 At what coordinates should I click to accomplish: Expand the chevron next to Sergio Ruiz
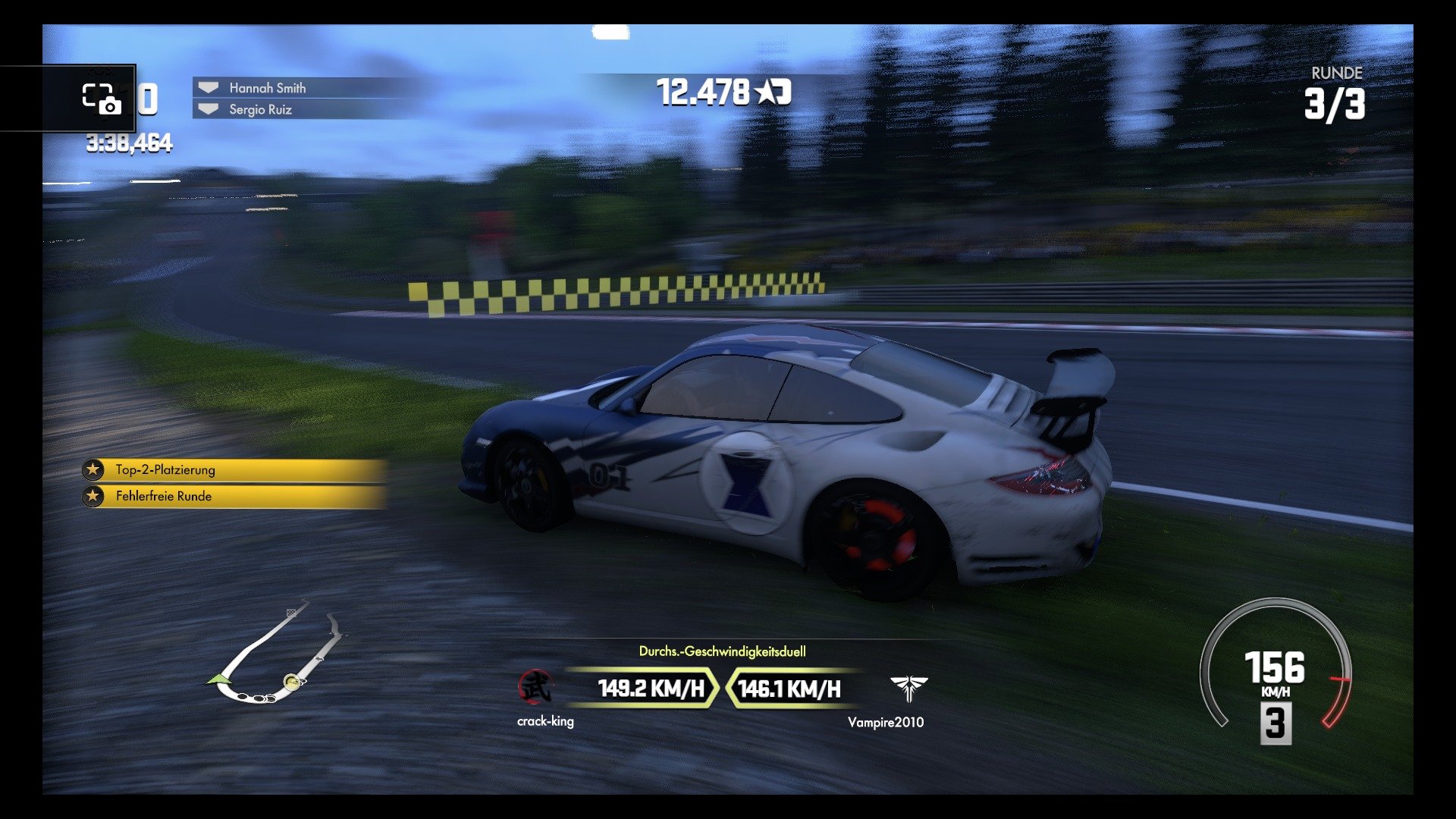(209, 111)
